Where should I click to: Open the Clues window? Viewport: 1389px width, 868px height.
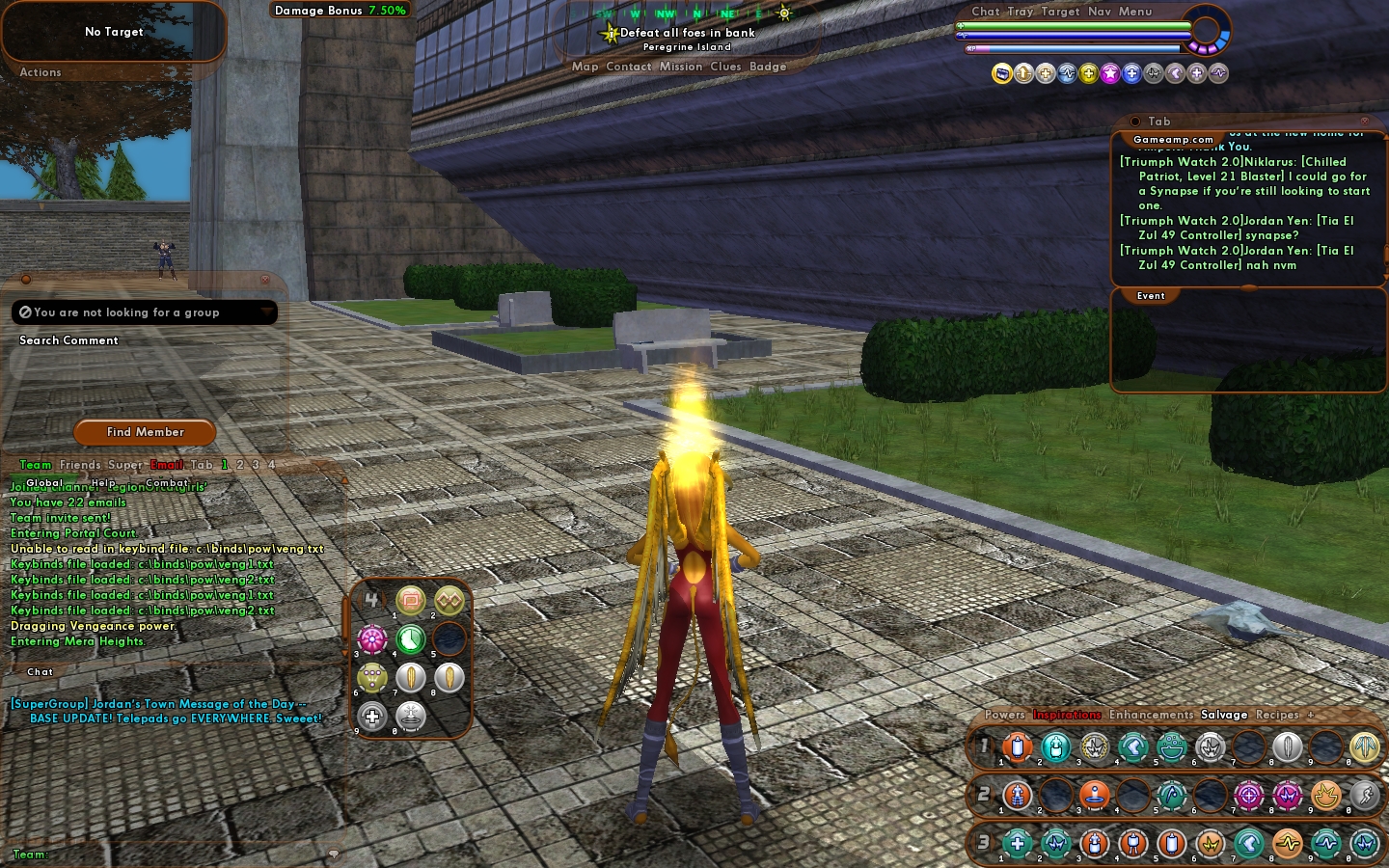725,67
